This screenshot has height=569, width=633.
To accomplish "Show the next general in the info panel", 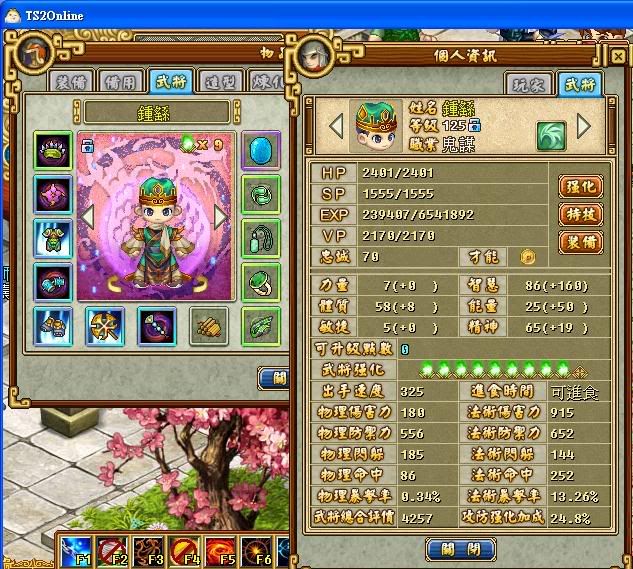I will tap(585, 127).
